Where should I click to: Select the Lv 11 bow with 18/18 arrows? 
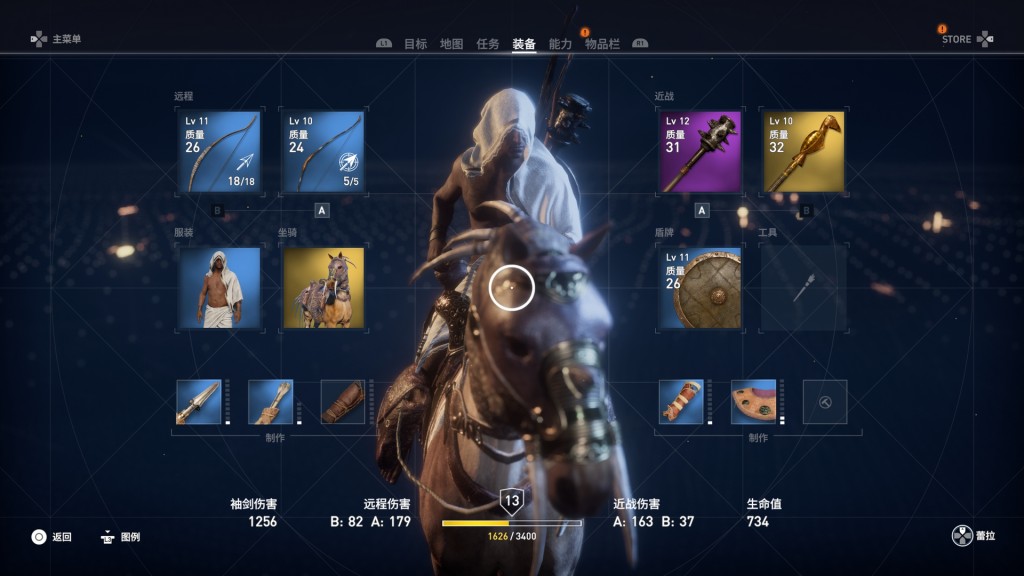[219, 151]
